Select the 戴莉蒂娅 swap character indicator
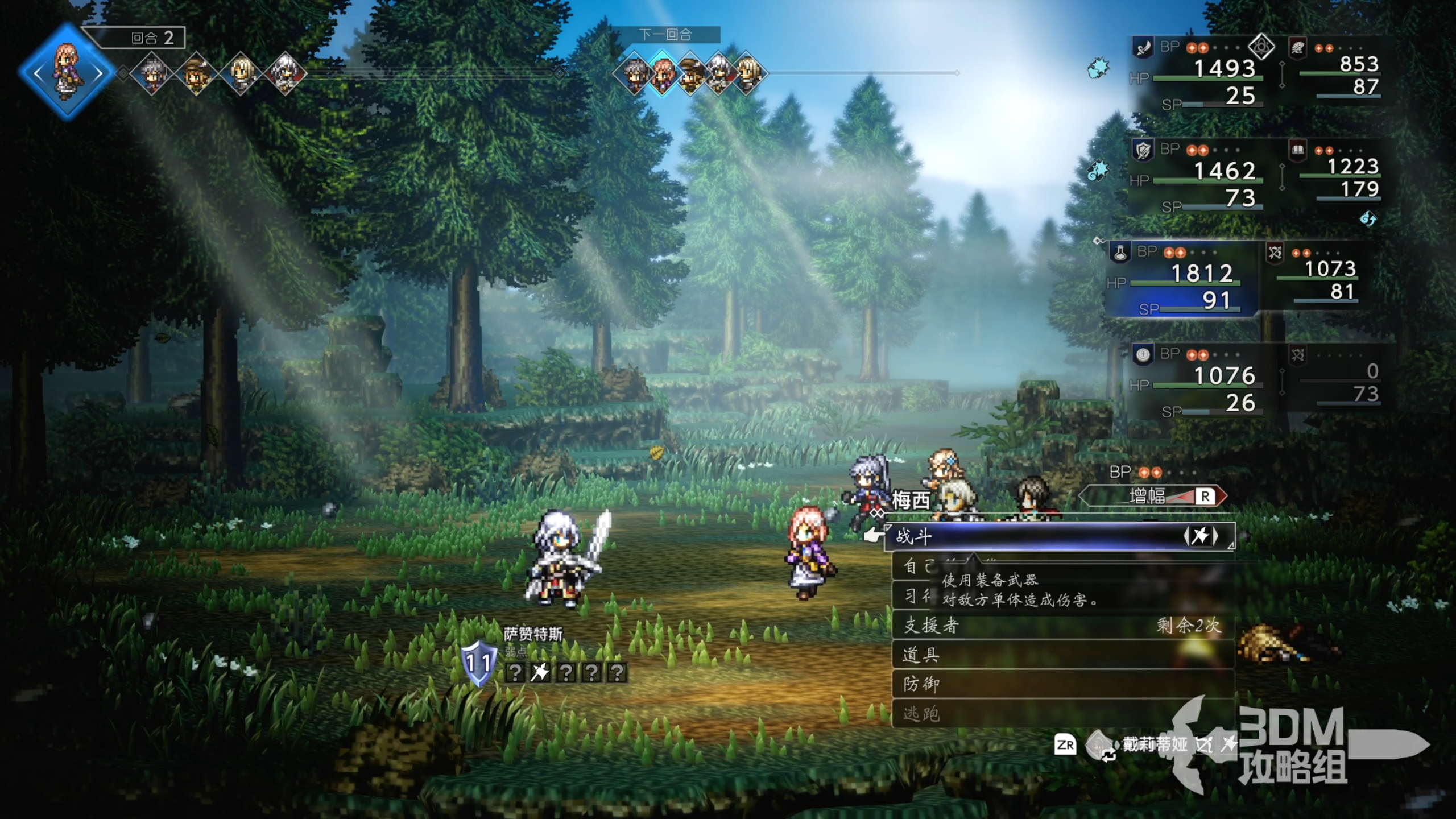This screenshot has height=819, width=1456. pos(1153,744)
